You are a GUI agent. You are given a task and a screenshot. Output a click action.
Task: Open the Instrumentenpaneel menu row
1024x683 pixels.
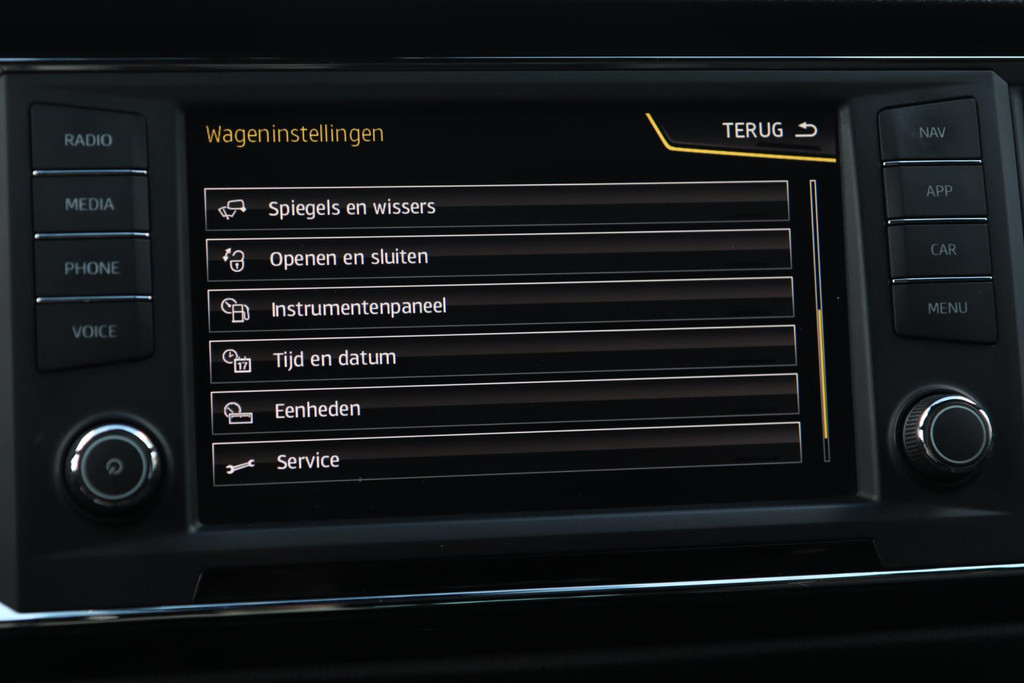[x=500, y=306]
